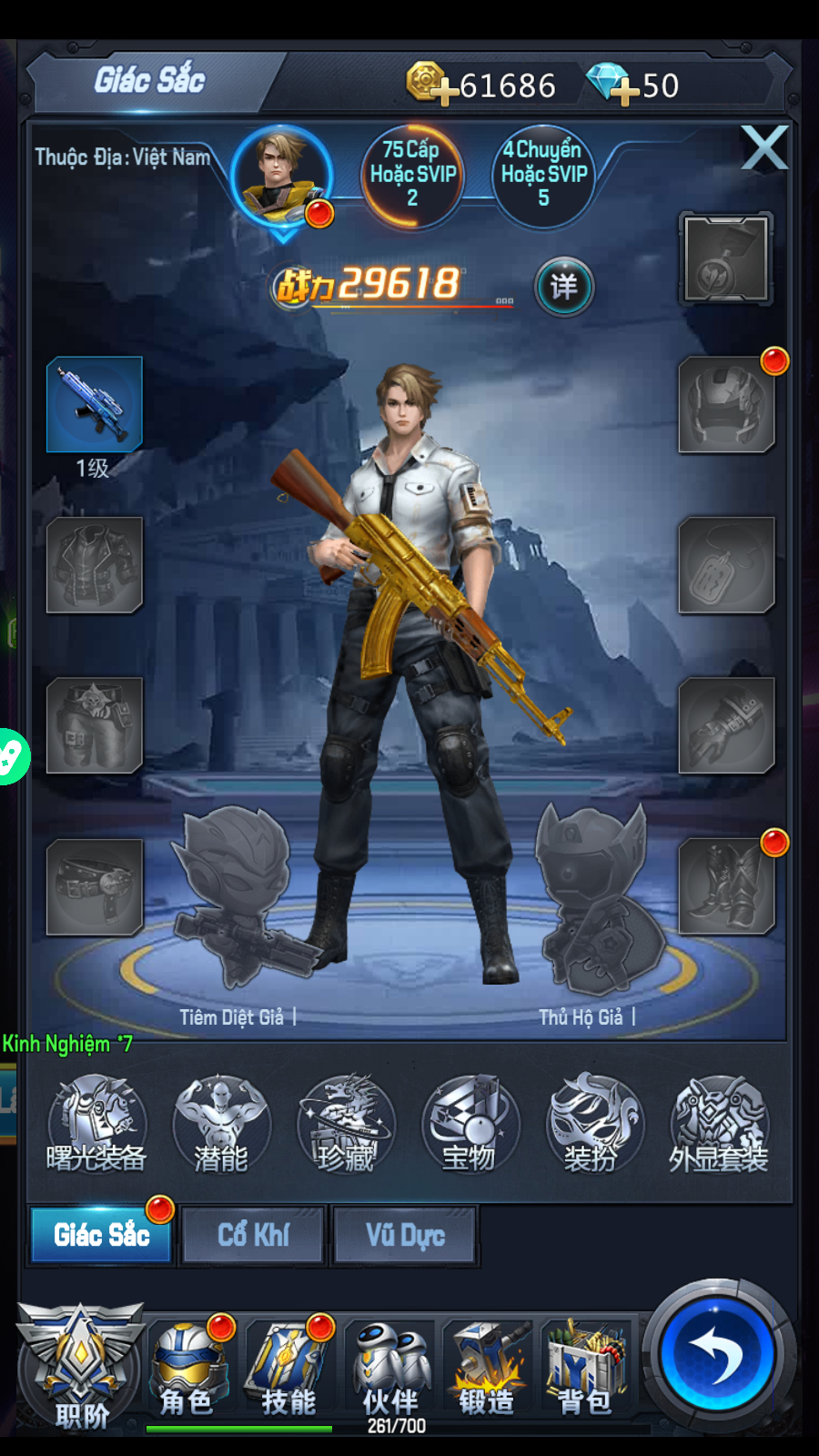
Task: Switch to the Giác Sắc tab
Action: click(x=101, y=1235)
